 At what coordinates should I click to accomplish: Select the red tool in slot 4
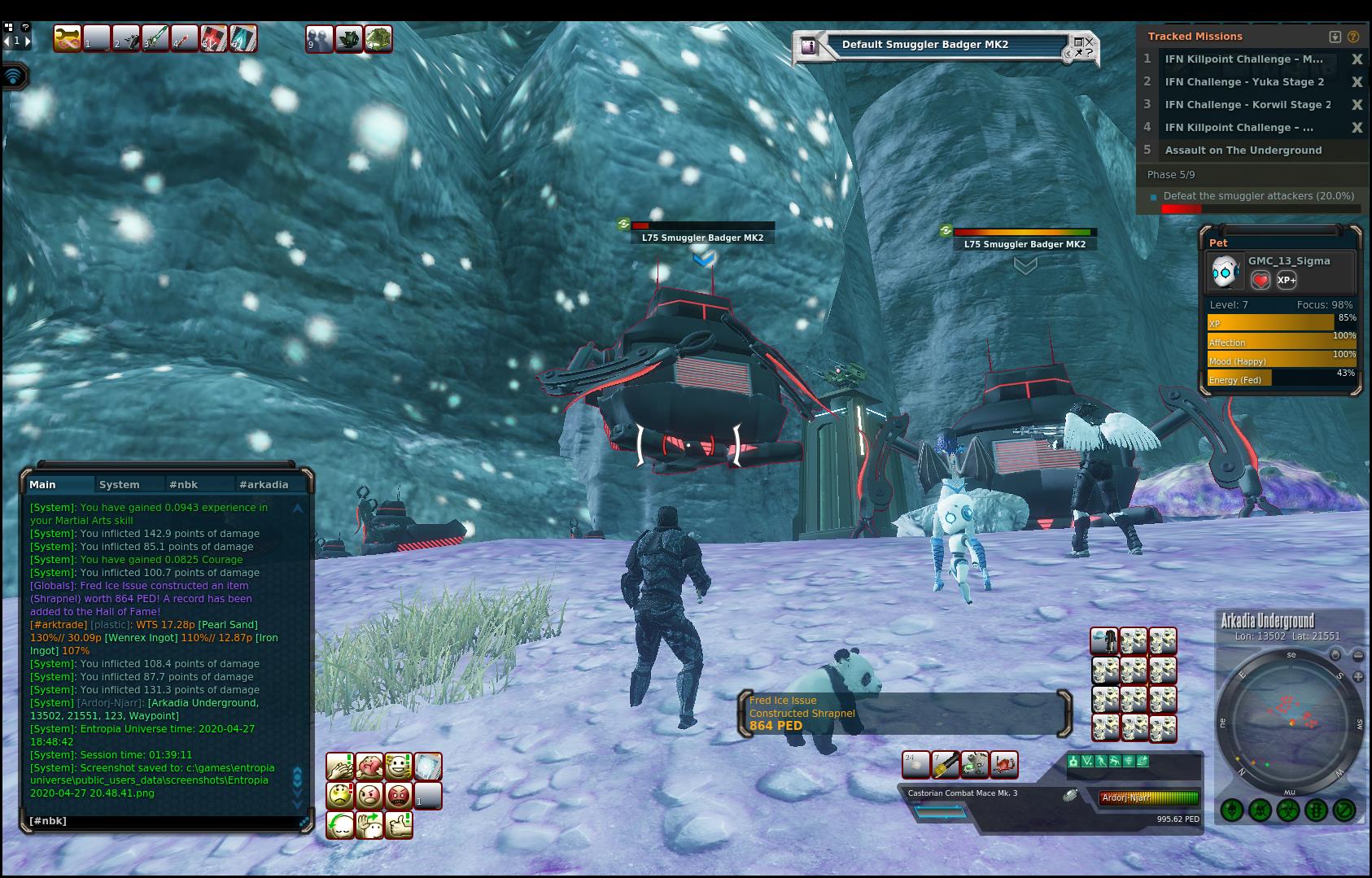[185, 38]
